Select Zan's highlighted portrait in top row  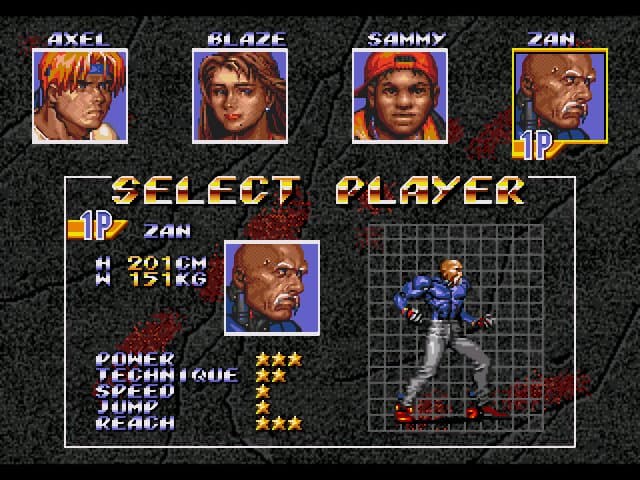[x=560, y=96]
